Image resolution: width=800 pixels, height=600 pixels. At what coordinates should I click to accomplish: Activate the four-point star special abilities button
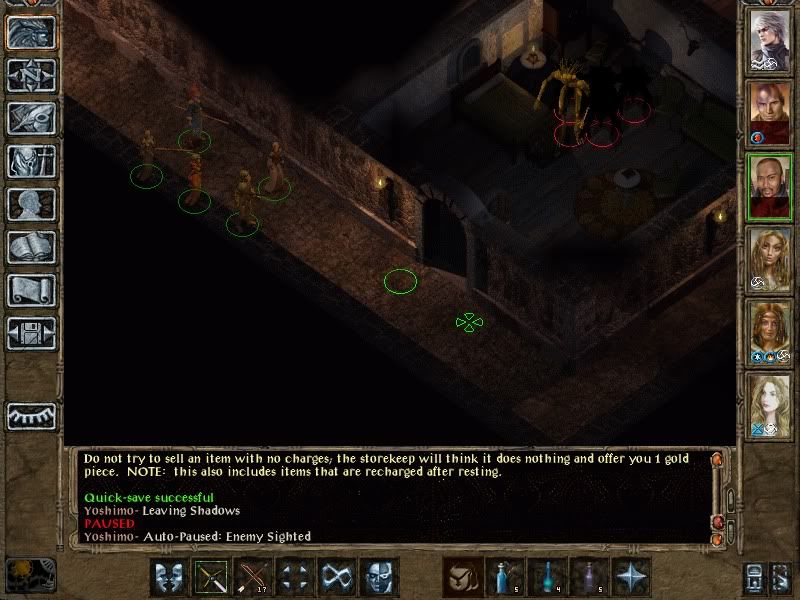(632, 577)
